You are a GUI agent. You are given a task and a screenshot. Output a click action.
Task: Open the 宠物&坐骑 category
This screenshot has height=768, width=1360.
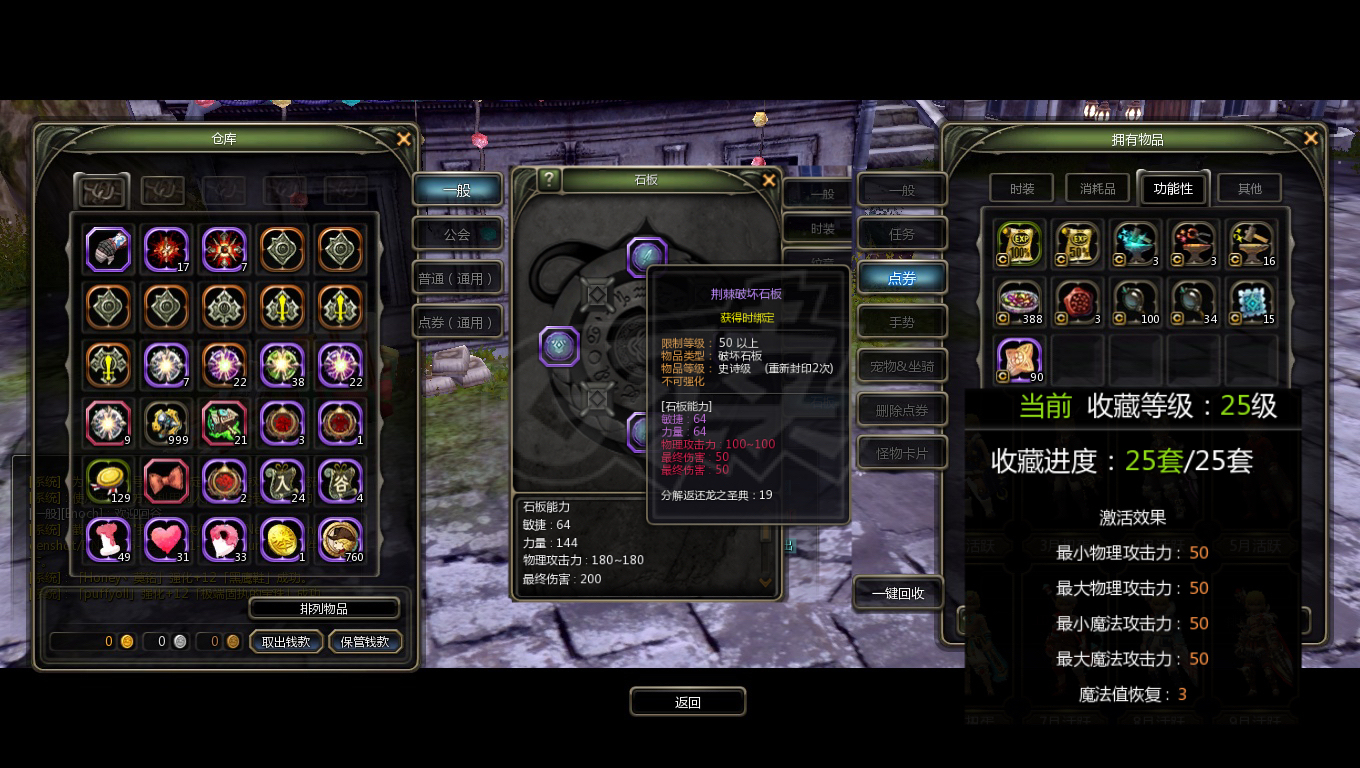pos(902,366)
